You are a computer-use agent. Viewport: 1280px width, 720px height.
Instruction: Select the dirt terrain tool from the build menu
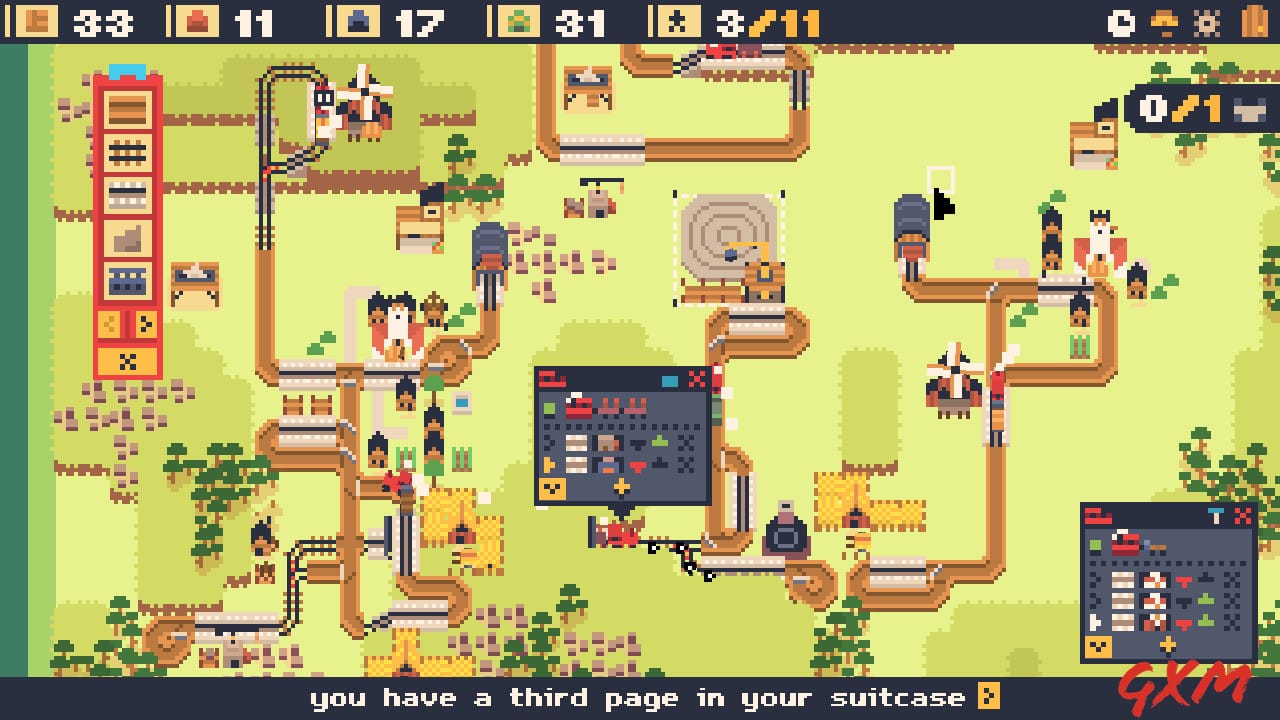(x=127, y=237)
